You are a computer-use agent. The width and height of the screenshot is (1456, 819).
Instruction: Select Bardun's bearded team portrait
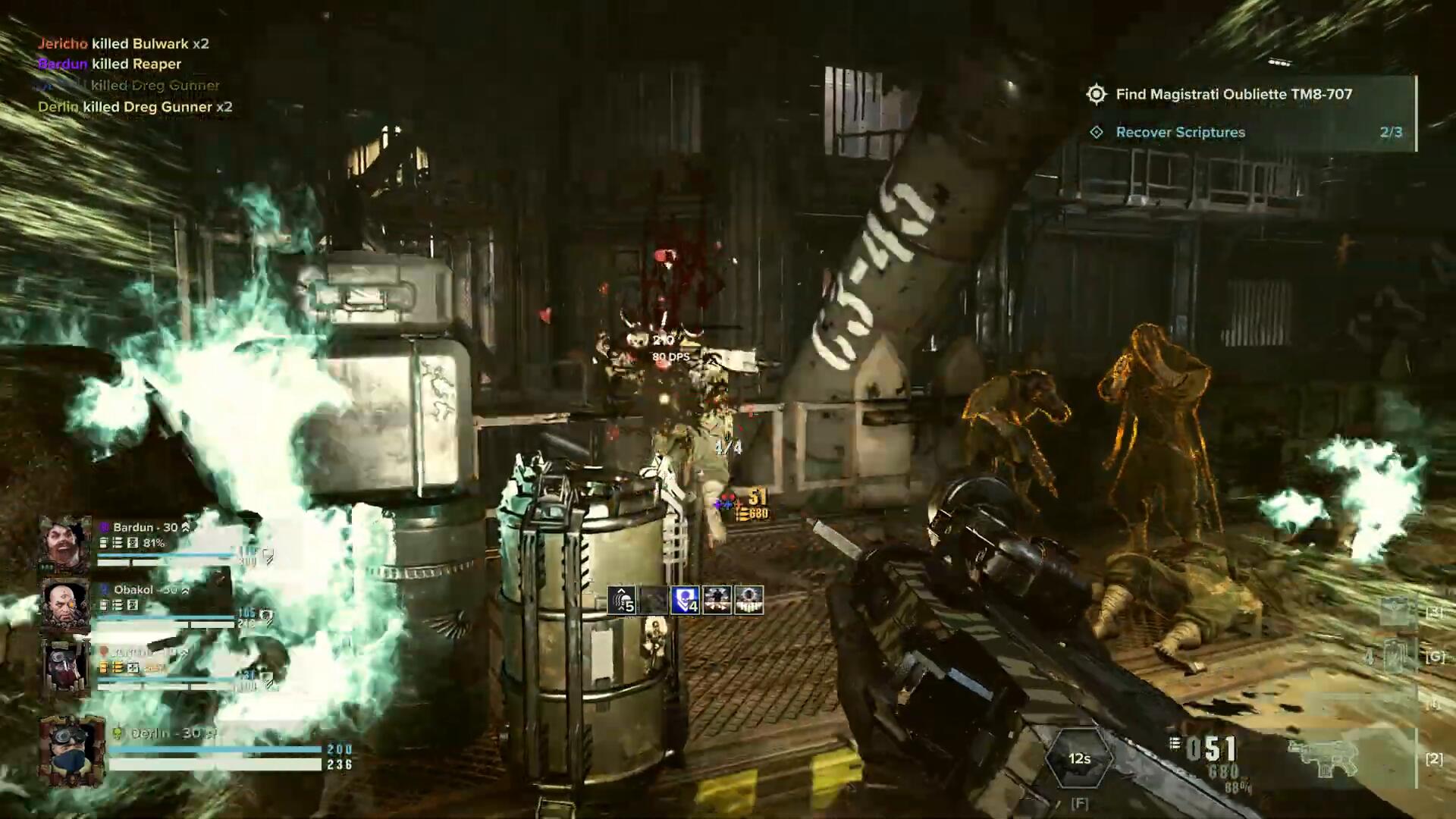pyautogui.click(x=65, y=542)
